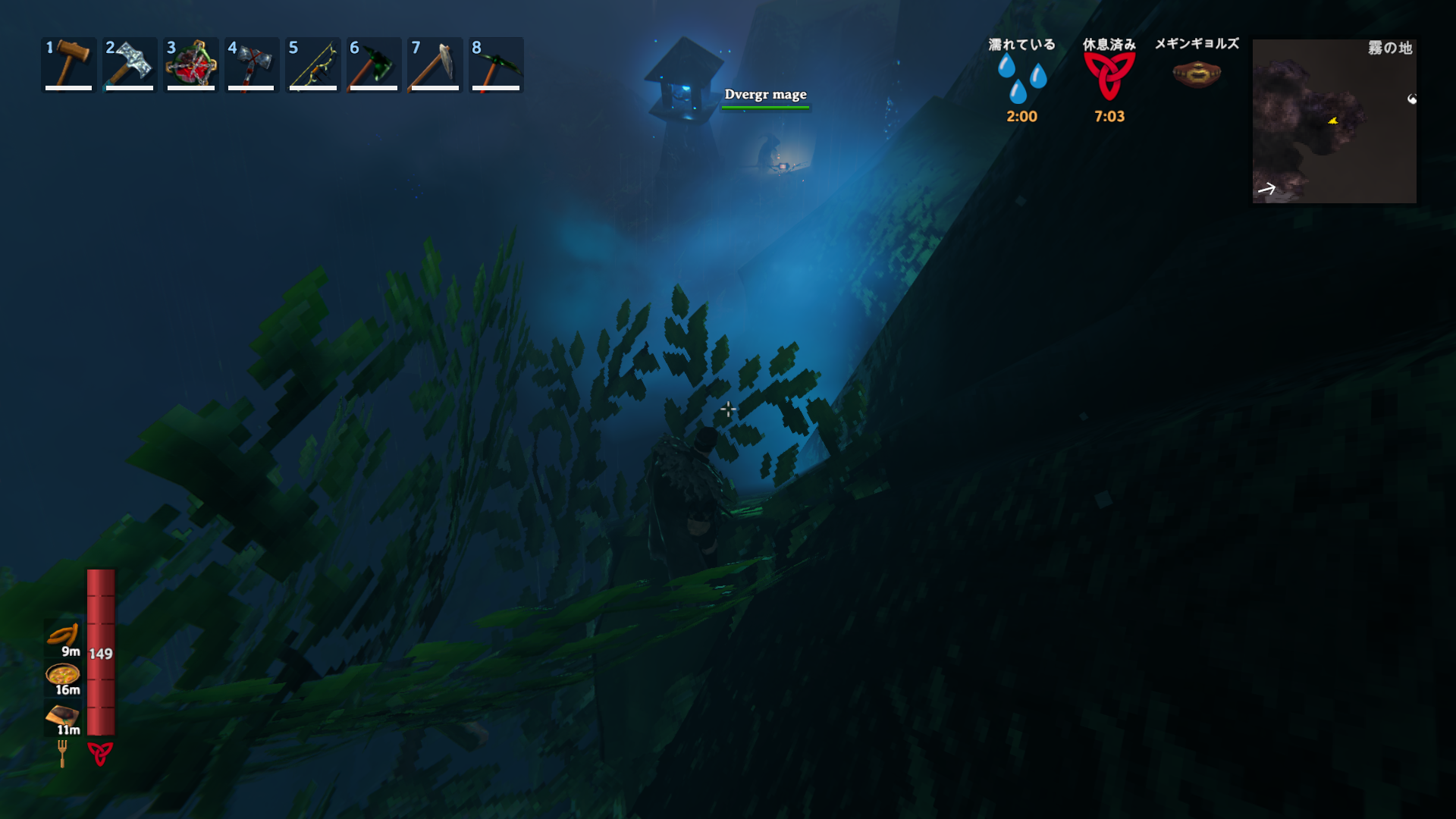Open the minimap in the corner
The image size is (1456, 819).
1334,121
